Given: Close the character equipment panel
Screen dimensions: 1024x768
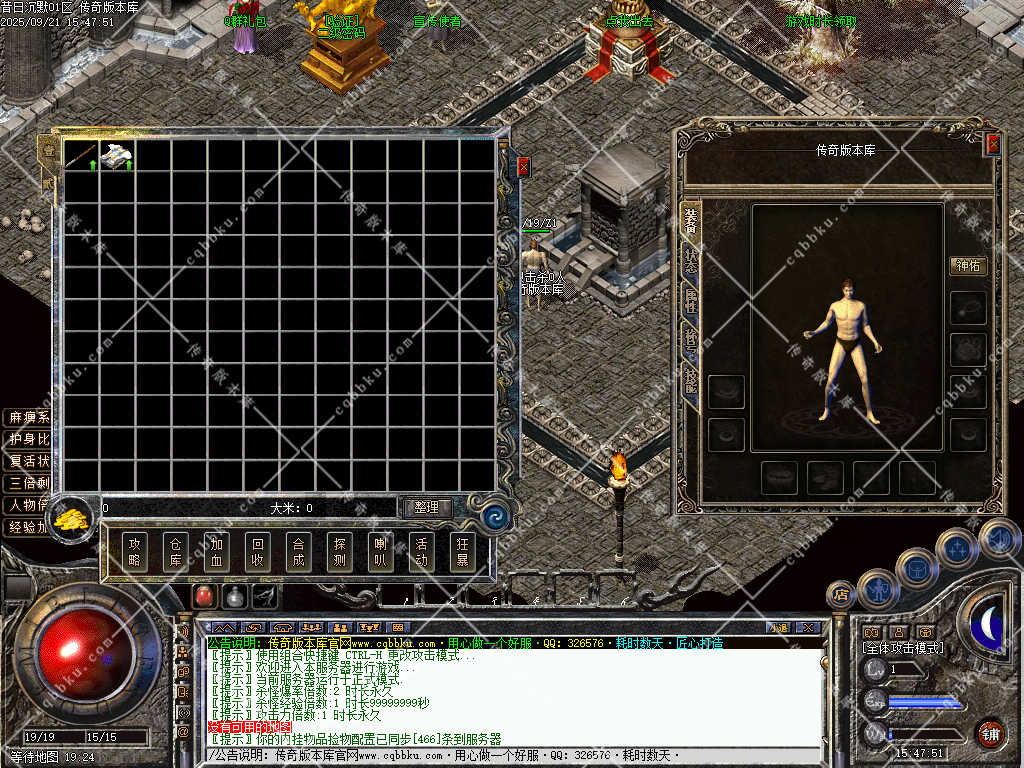Looking at the screenshot, I should 992,144.
